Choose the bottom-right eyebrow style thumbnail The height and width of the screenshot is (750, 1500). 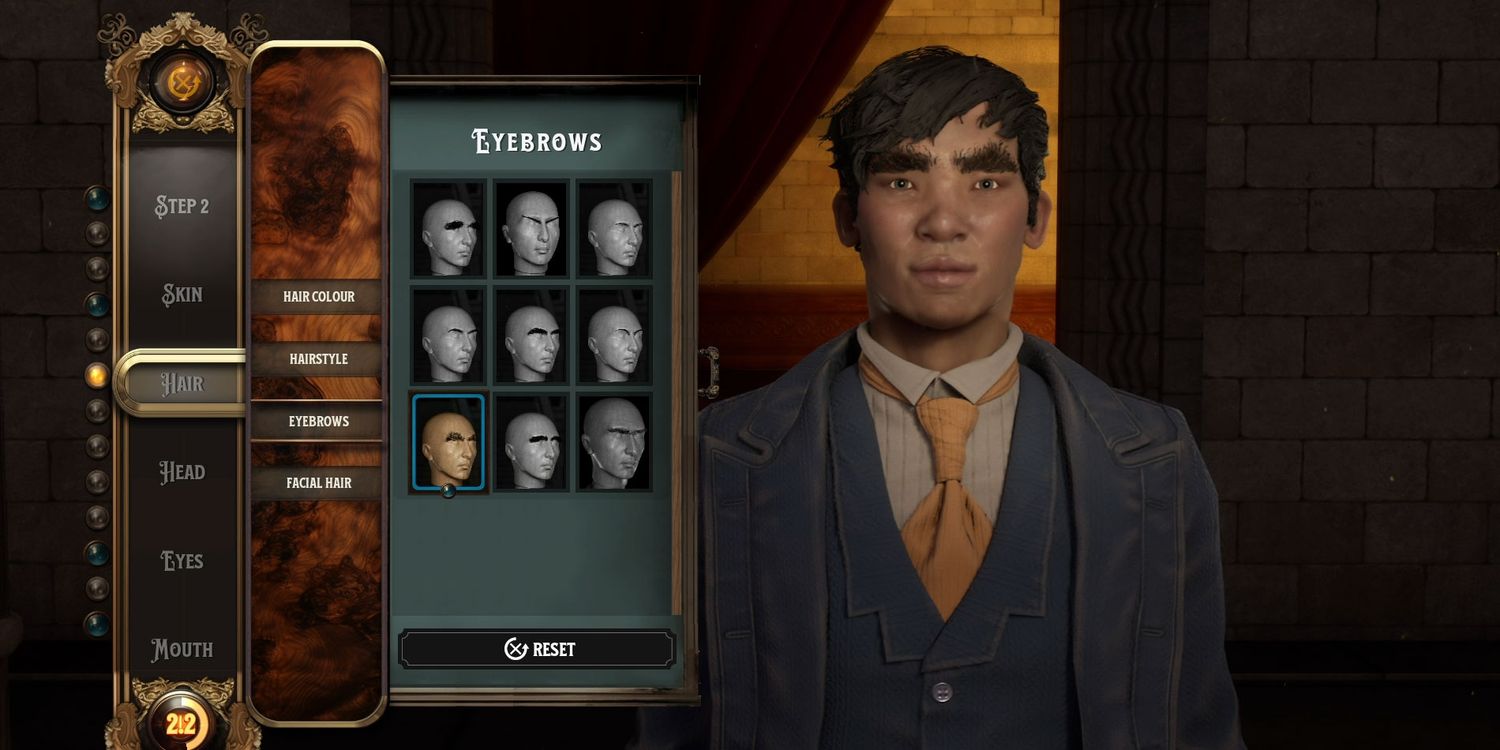(x=614, y=443)
